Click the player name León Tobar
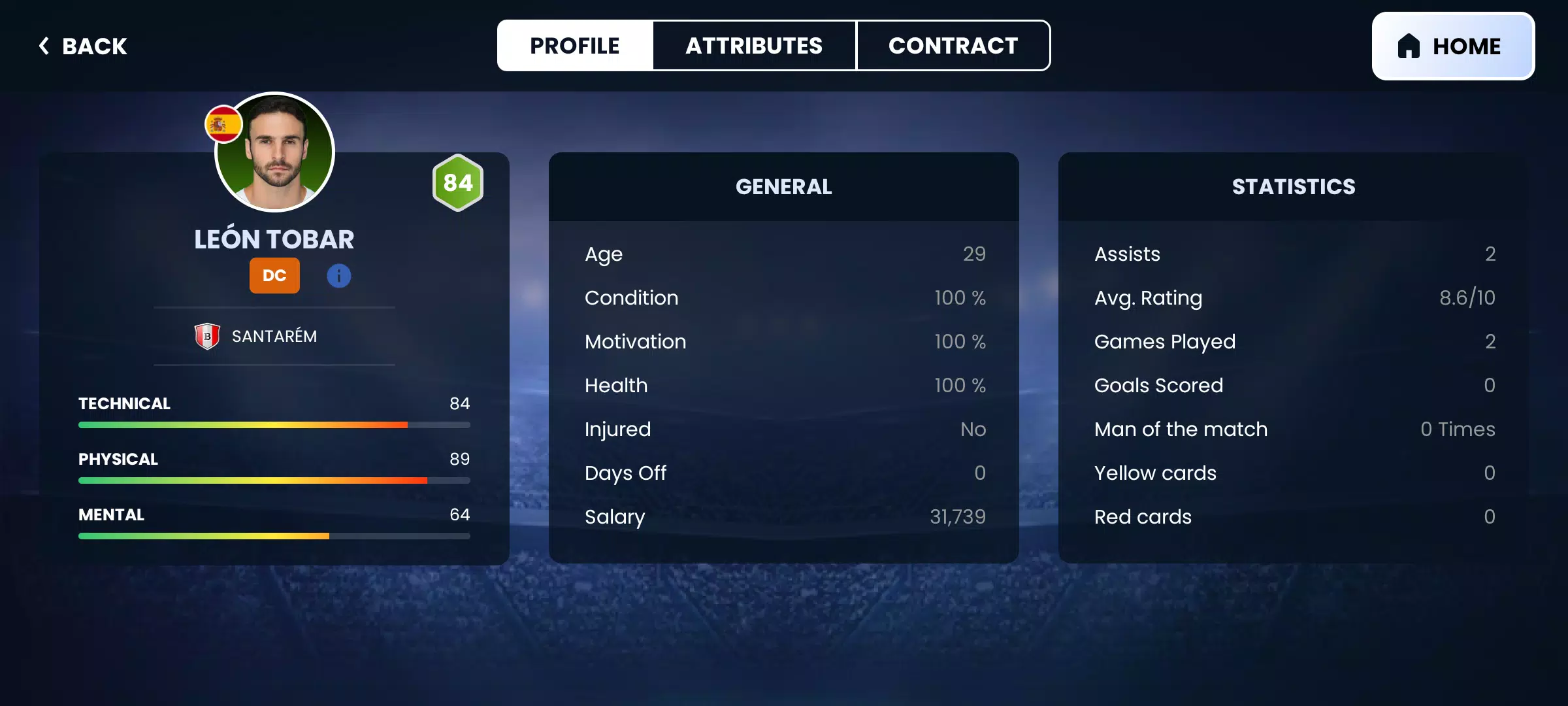The width and height of the screenshot is (1568, 706). coord(274,239)
